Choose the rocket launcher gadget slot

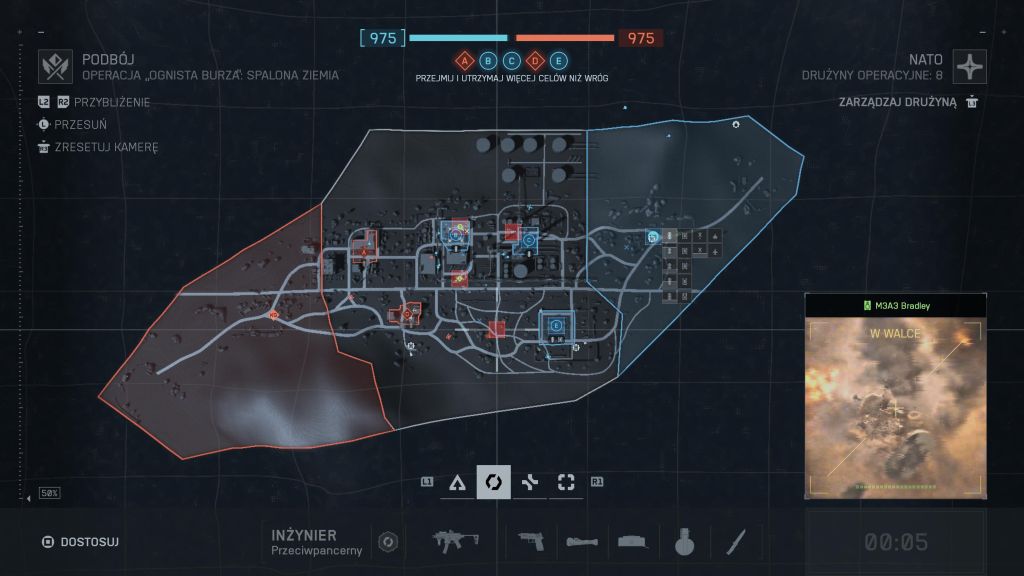(x=582, y=541)
